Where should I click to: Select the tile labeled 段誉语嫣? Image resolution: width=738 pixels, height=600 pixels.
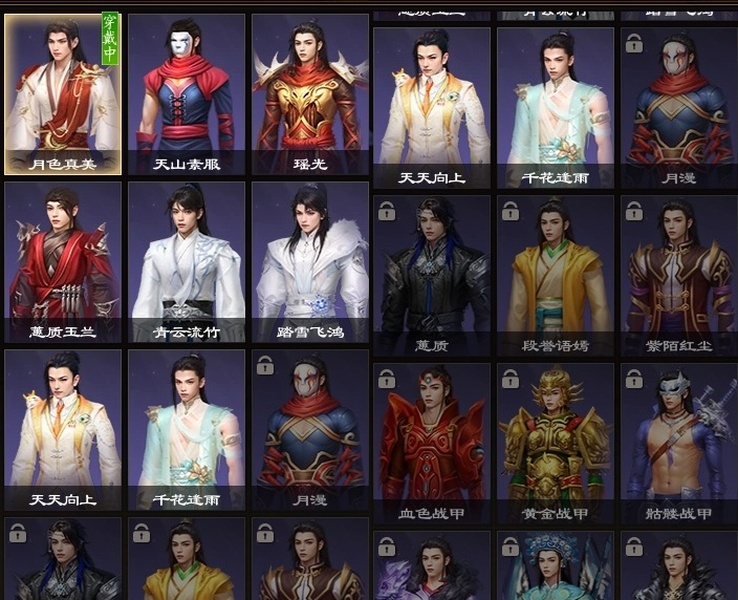pos(556,275)
